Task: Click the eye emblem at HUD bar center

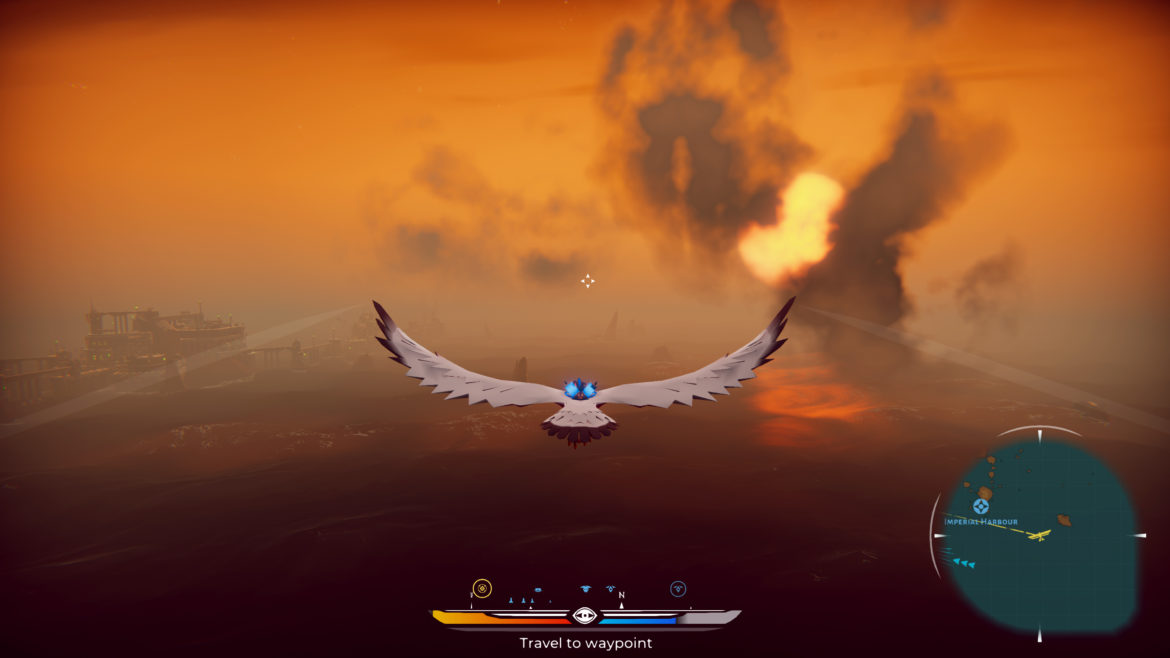Action: (585, 615)
